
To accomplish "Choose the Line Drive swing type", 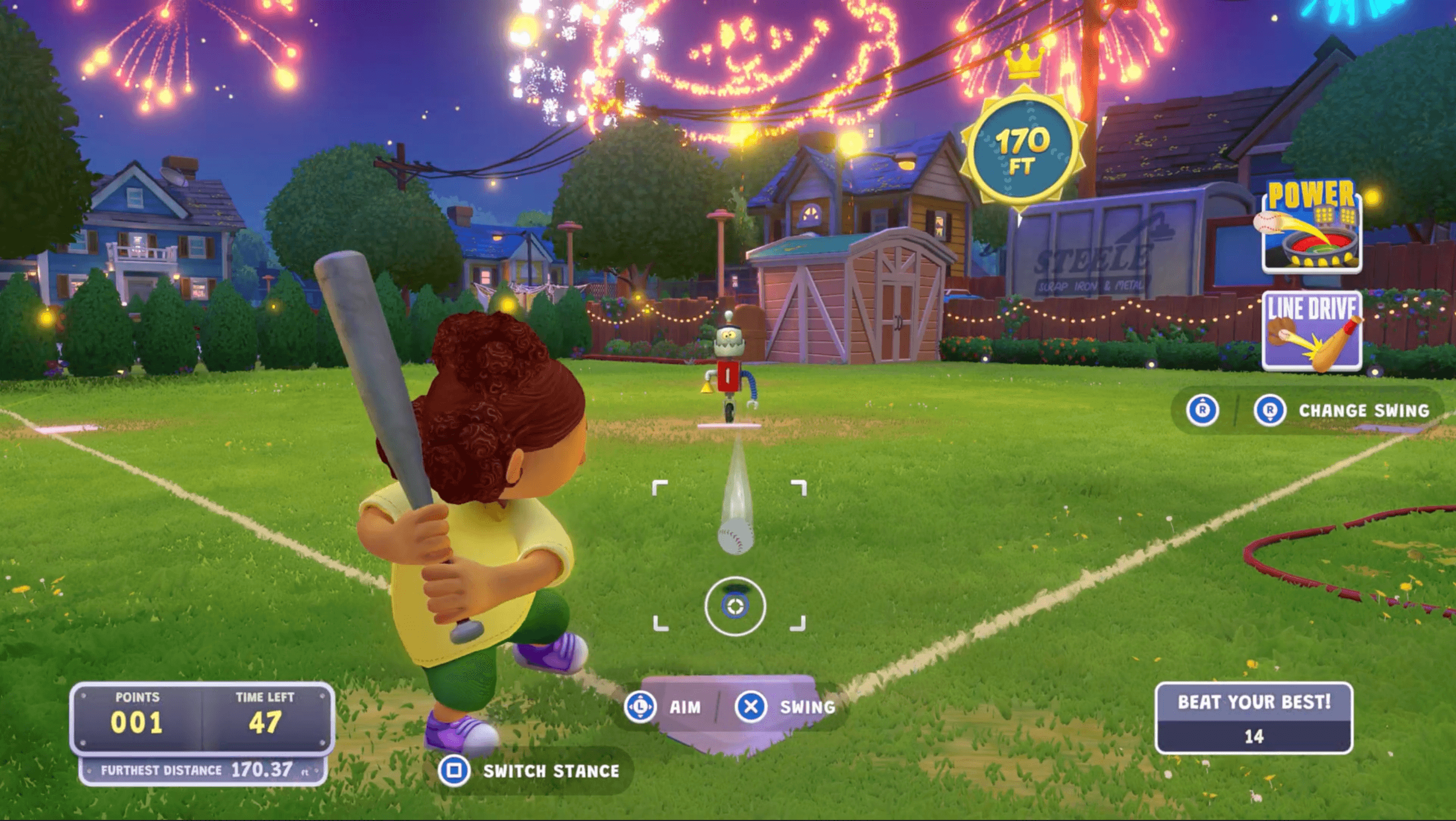I will coord(1311,332).
